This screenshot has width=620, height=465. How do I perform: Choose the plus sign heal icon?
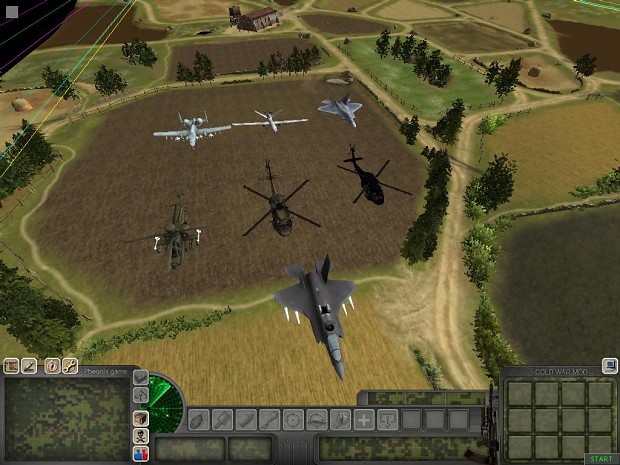[x=364, y=419]
